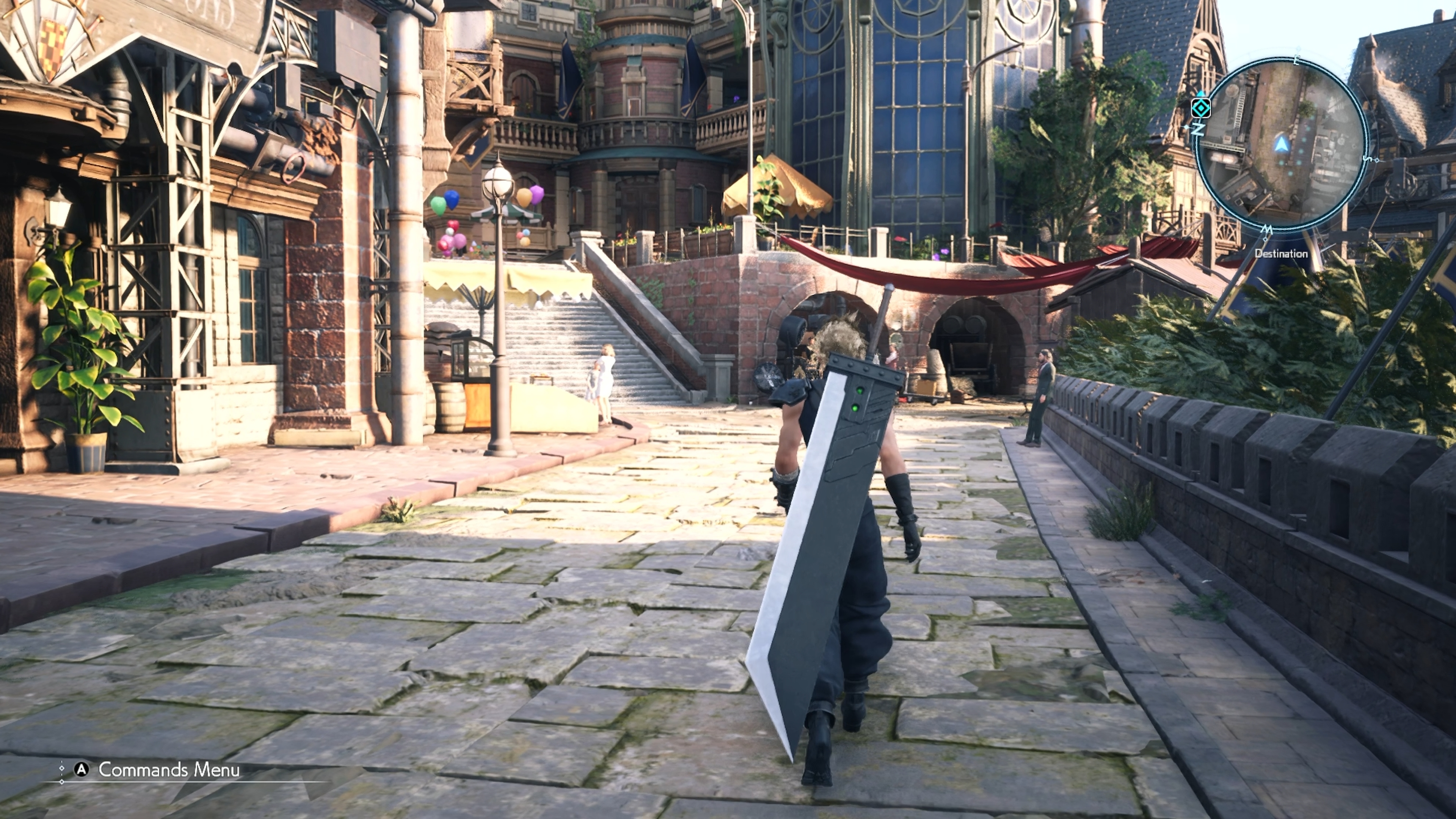This screenshot has width=1456, height=819.
Task: Click the S compass marker on the minimap ring
Action: (x=1368, y=159)
